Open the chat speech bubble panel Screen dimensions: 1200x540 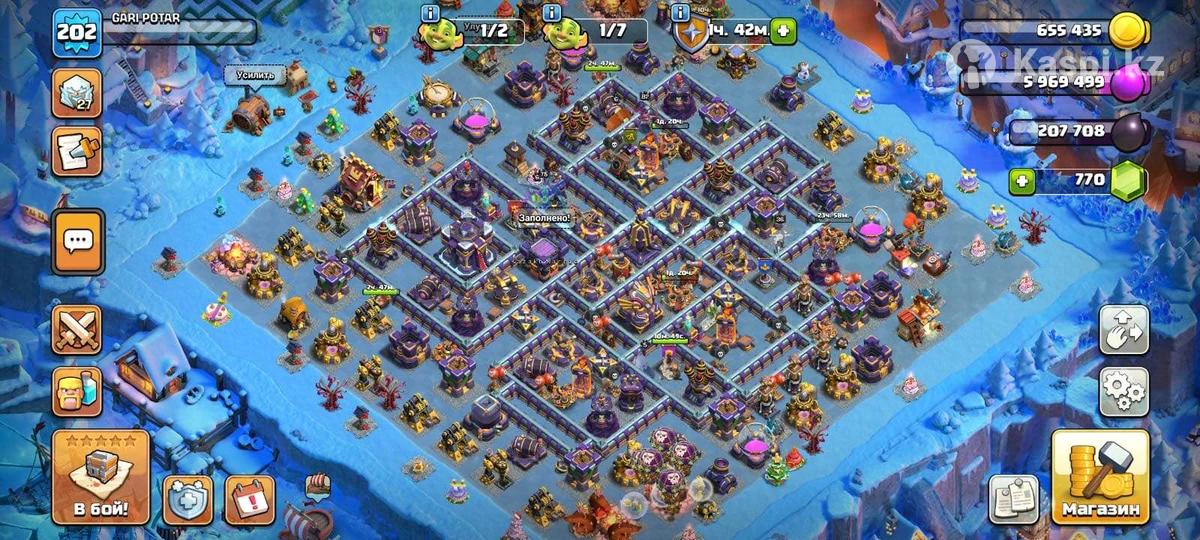(77, 241)
